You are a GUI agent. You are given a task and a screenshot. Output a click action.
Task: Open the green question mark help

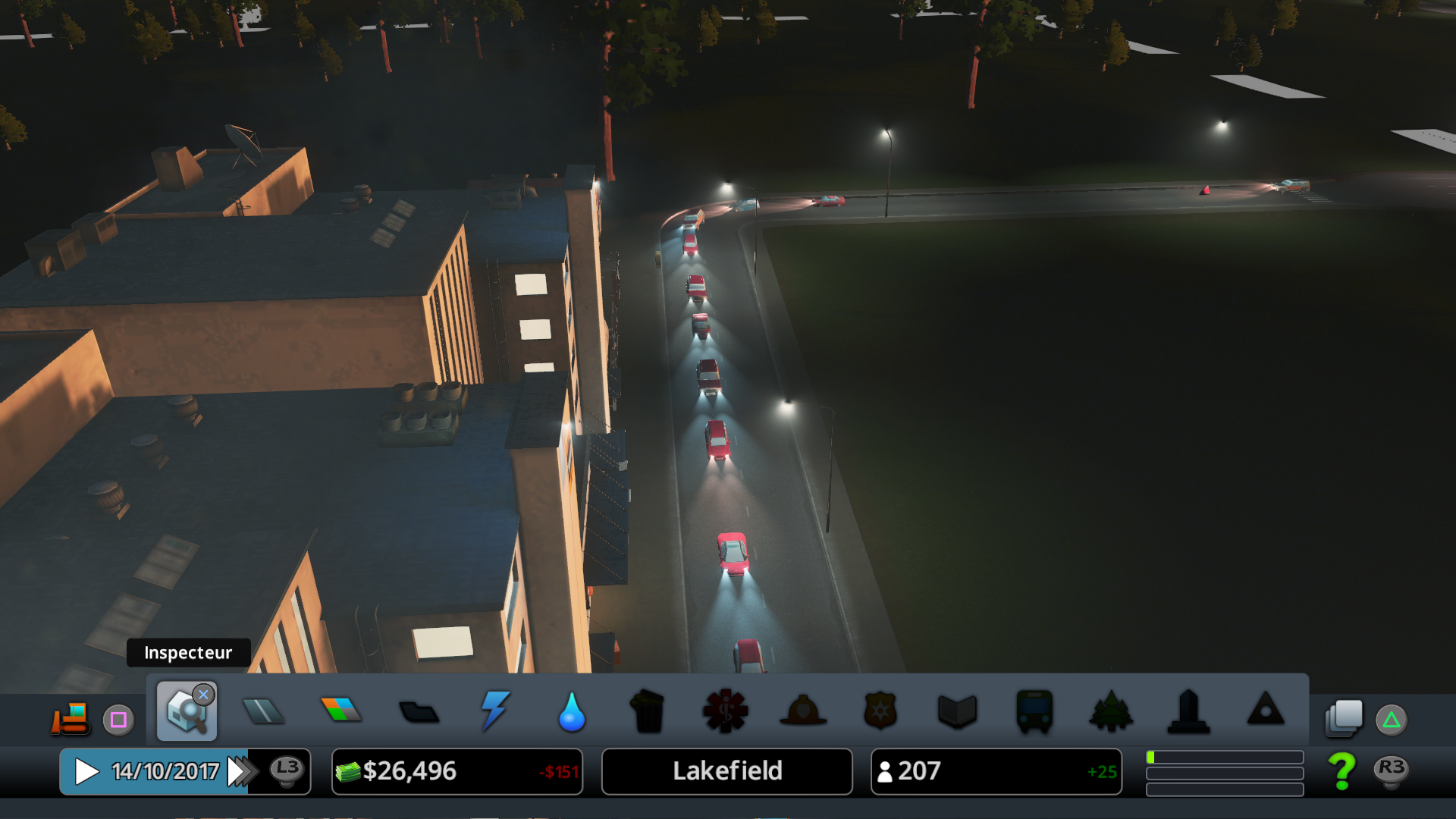tap(1341, 771)
